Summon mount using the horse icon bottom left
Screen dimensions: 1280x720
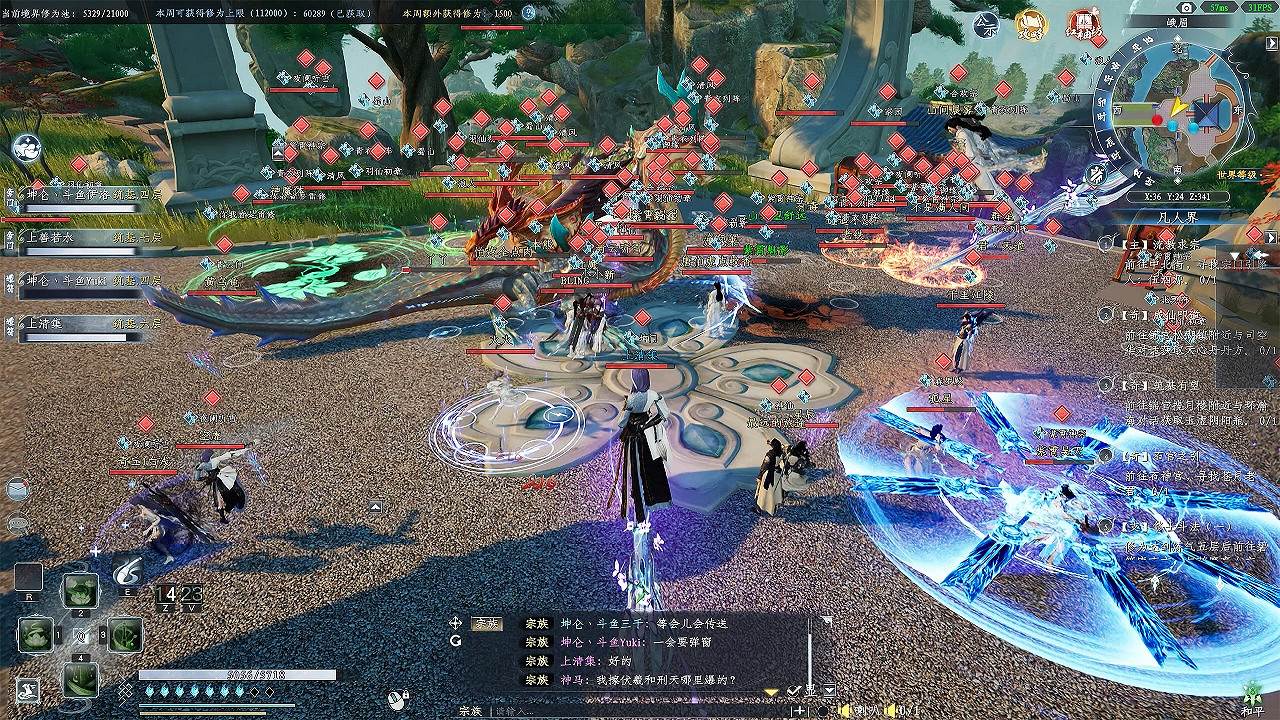click(27, 688)
